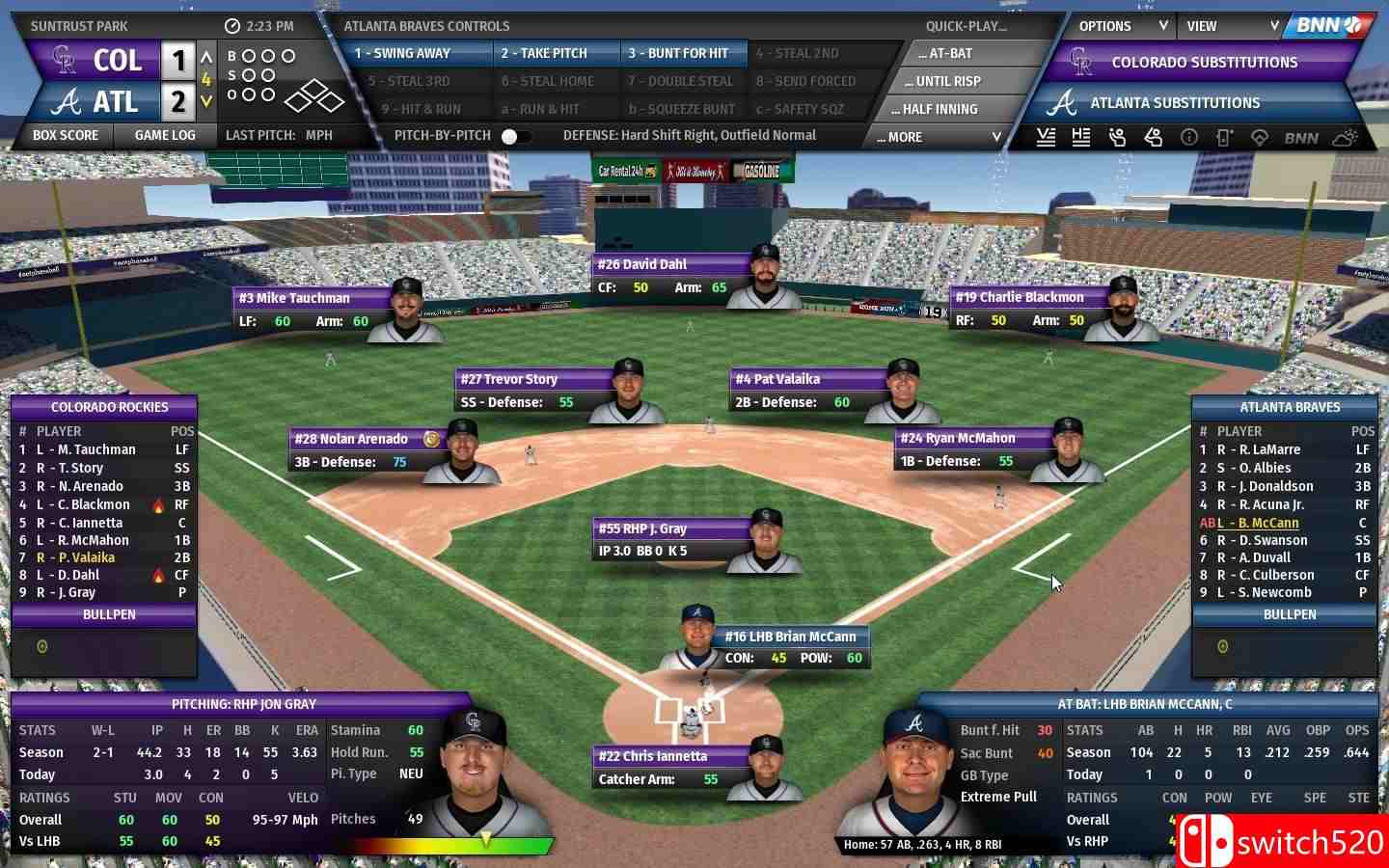Enable the Pitch-by-Pitch toggle

[514, 136]
